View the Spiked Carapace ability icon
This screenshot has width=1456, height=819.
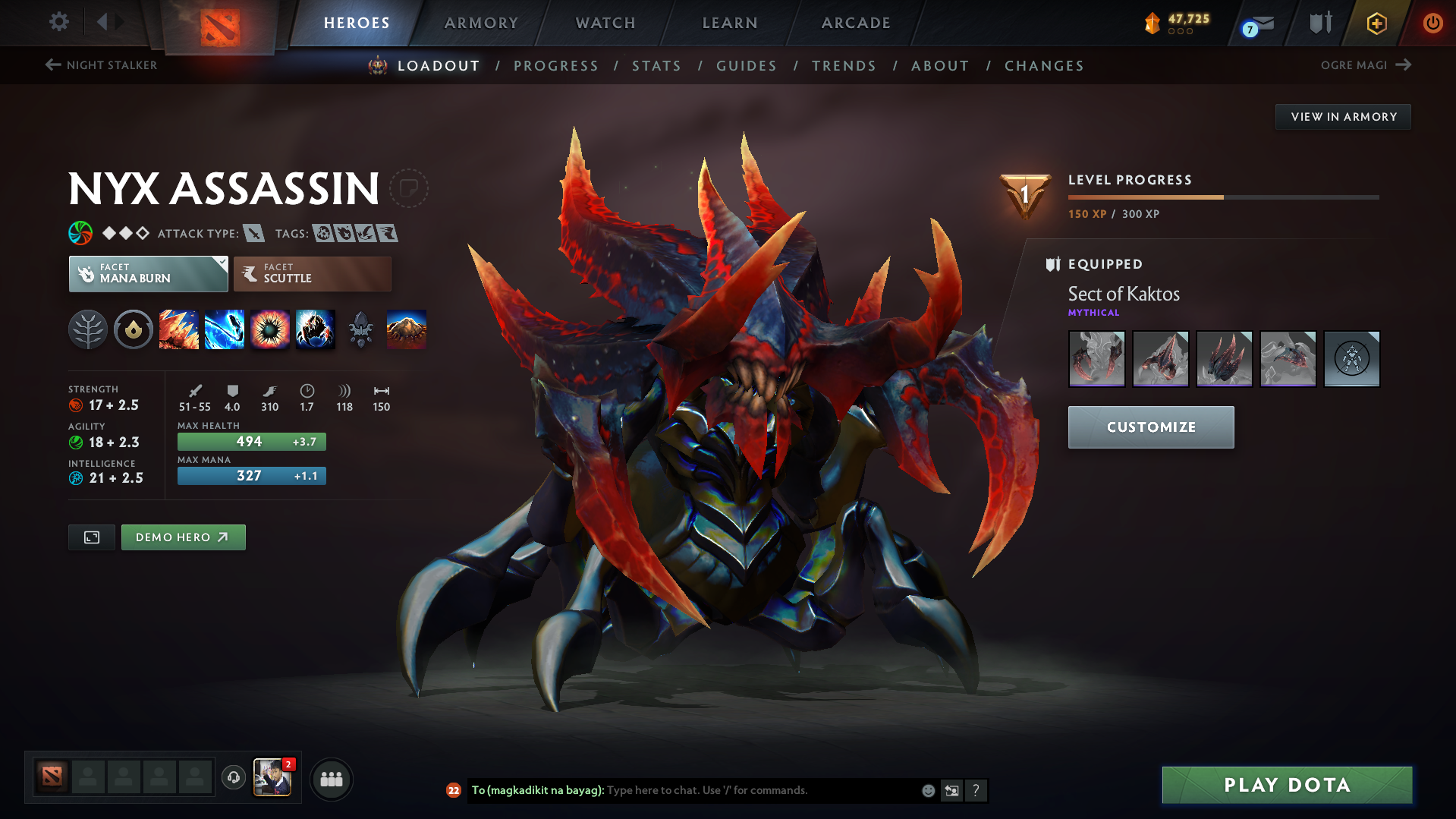click(270, 329)
